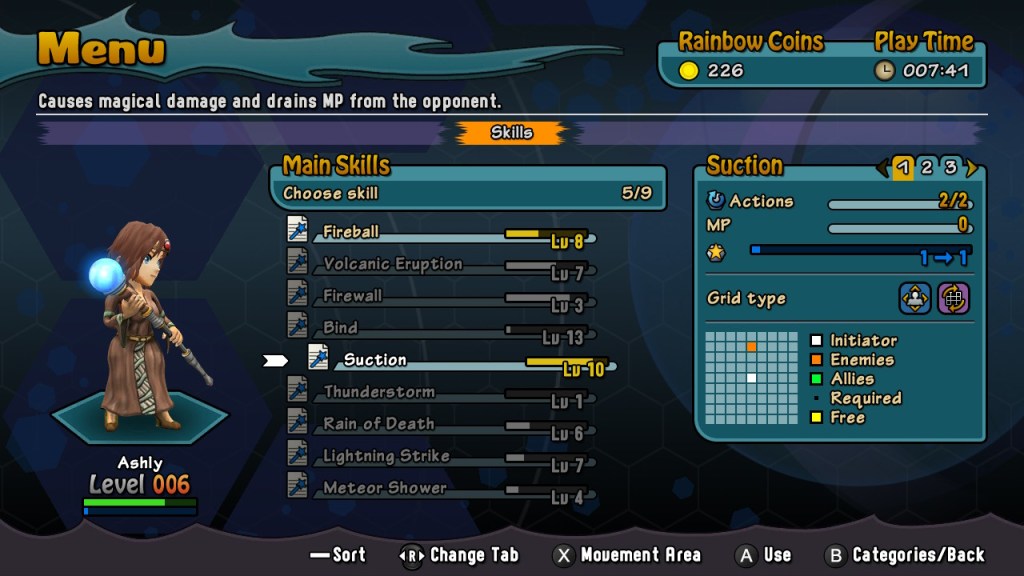Switch to skill detail page 3
This screenshot has height=576, width=1024.
click(950, 167)
